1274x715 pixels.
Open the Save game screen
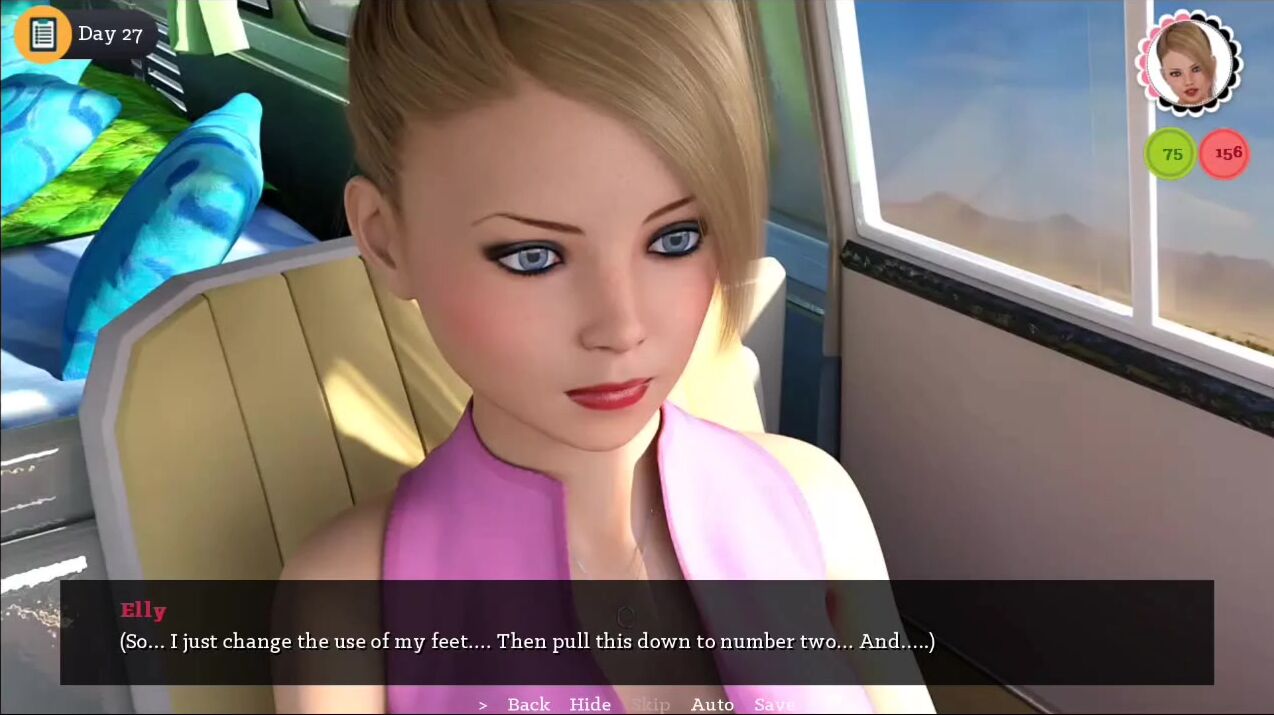[774, 704]
